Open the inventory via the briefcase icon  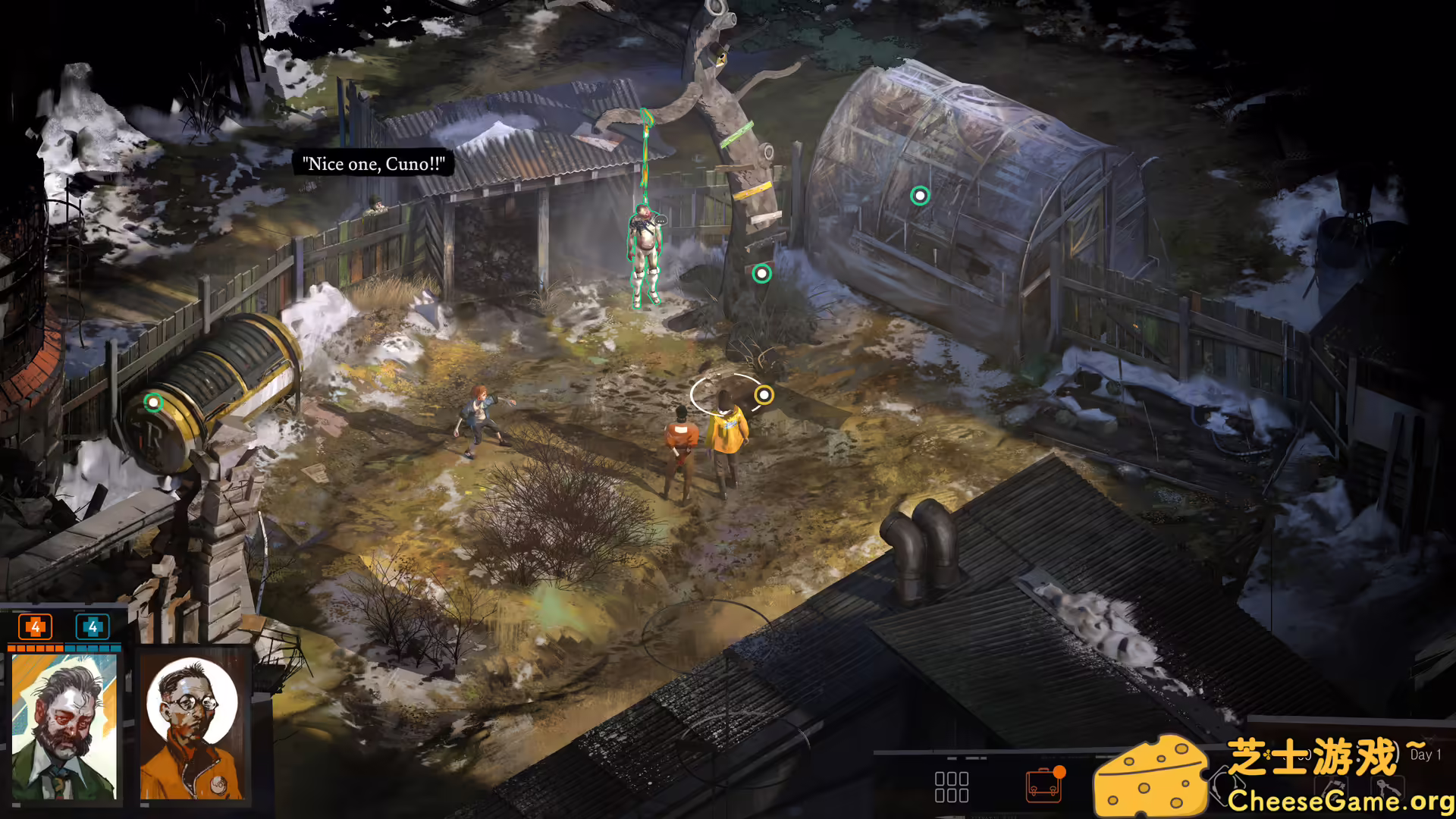tap(1043, 787)
